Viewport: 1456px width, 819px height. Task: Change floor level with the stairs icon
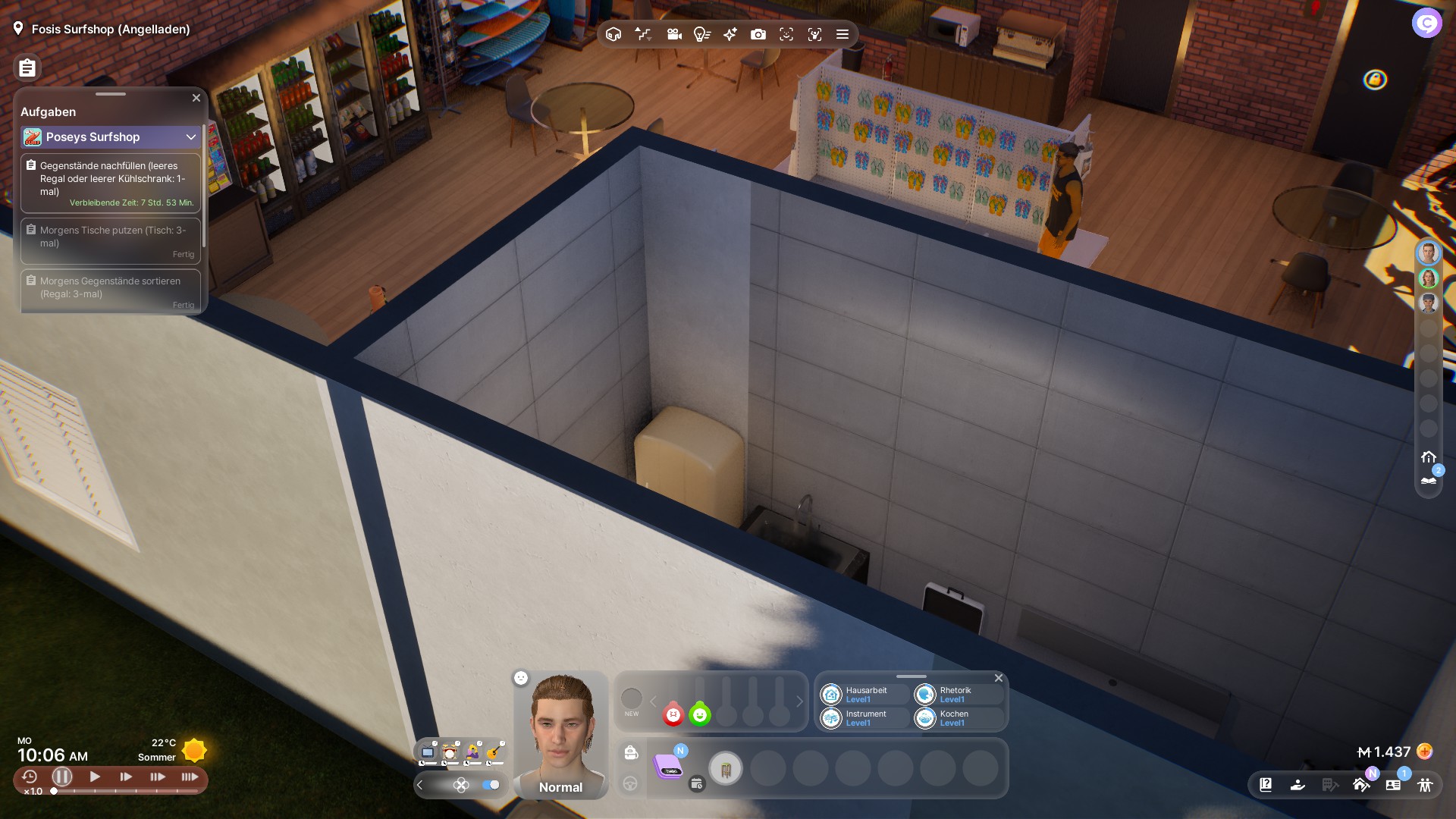[643, 34]
